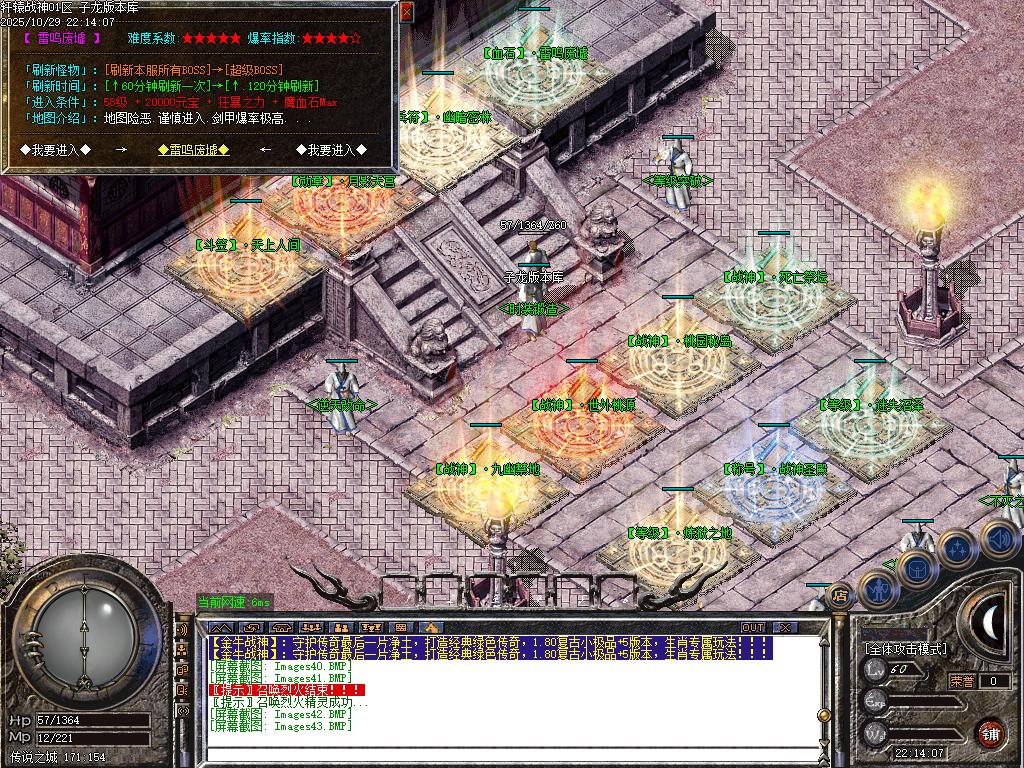Click the mountain icon on chat toolbar

pos(220,627)
